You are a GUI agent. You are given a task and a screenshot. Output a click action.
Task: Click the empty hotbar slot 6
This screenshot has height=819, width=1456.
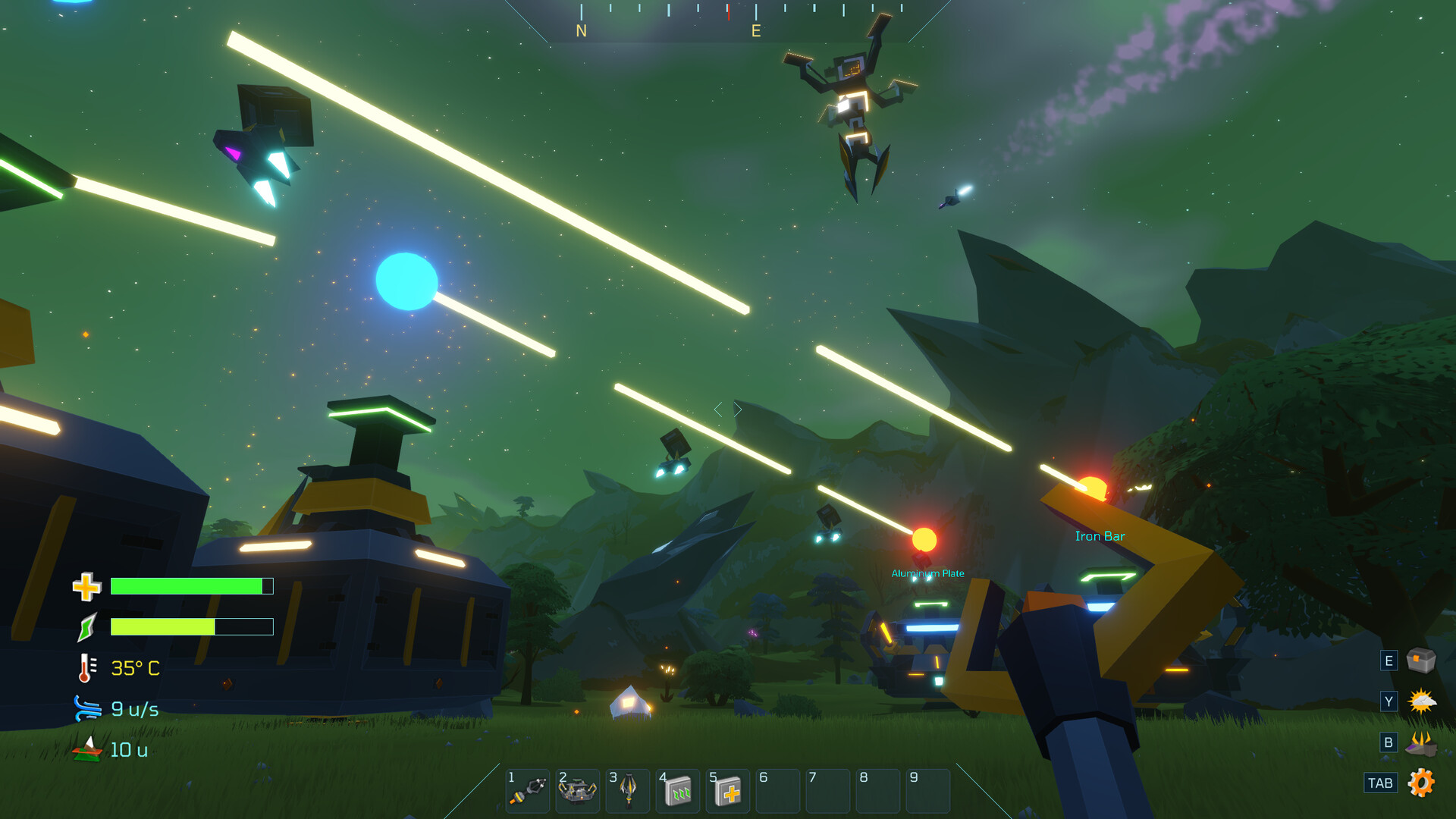[x=777, y=790]
